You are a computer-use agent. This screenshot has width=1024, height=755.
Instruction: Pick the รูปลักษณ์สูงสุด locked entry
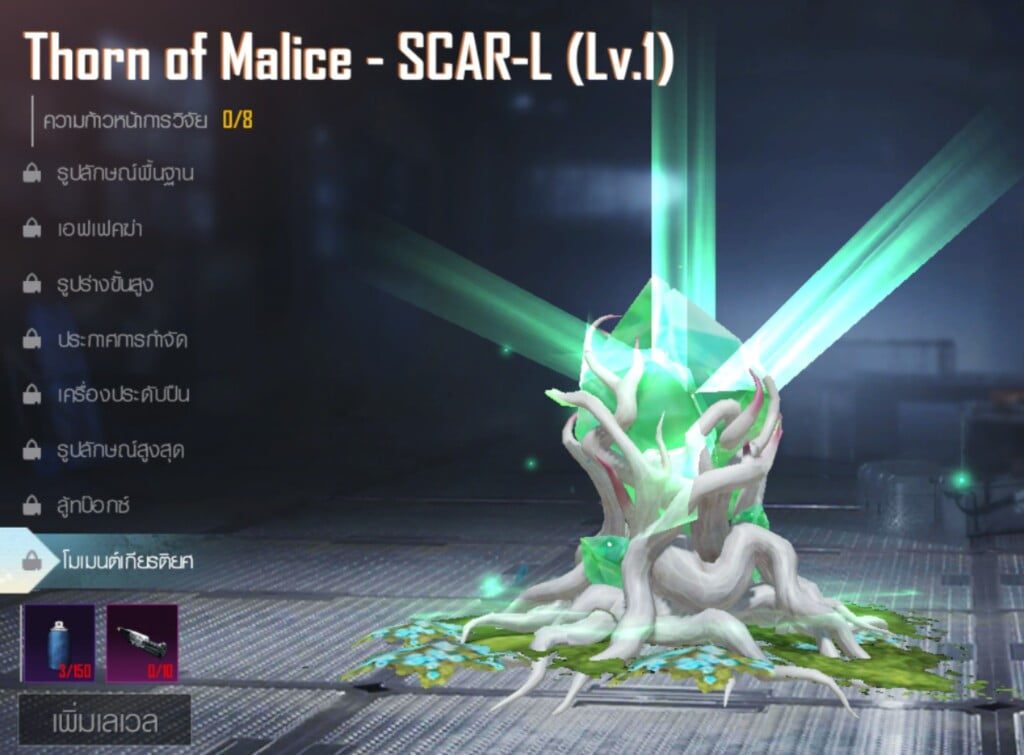pos(120,450)
